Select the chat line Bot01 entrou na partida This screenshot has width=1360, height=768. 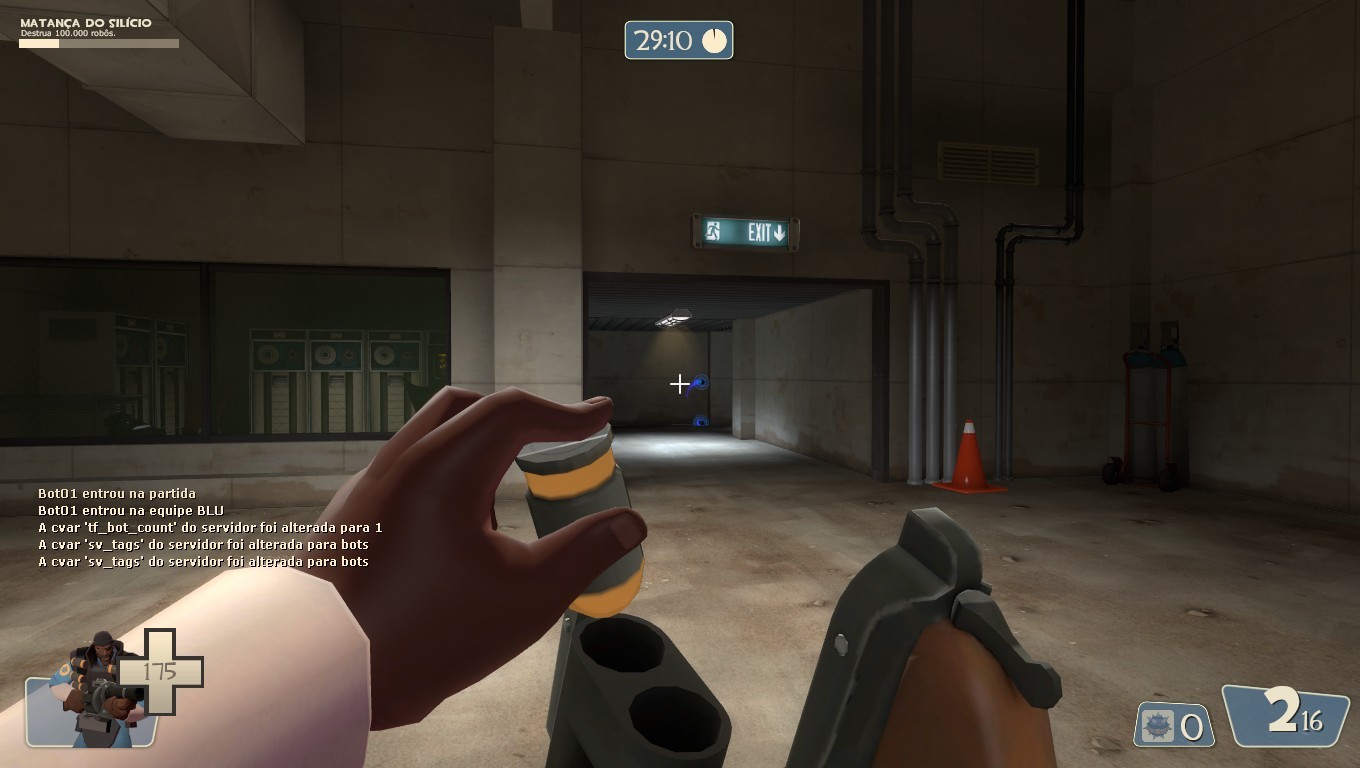point(117,492)
